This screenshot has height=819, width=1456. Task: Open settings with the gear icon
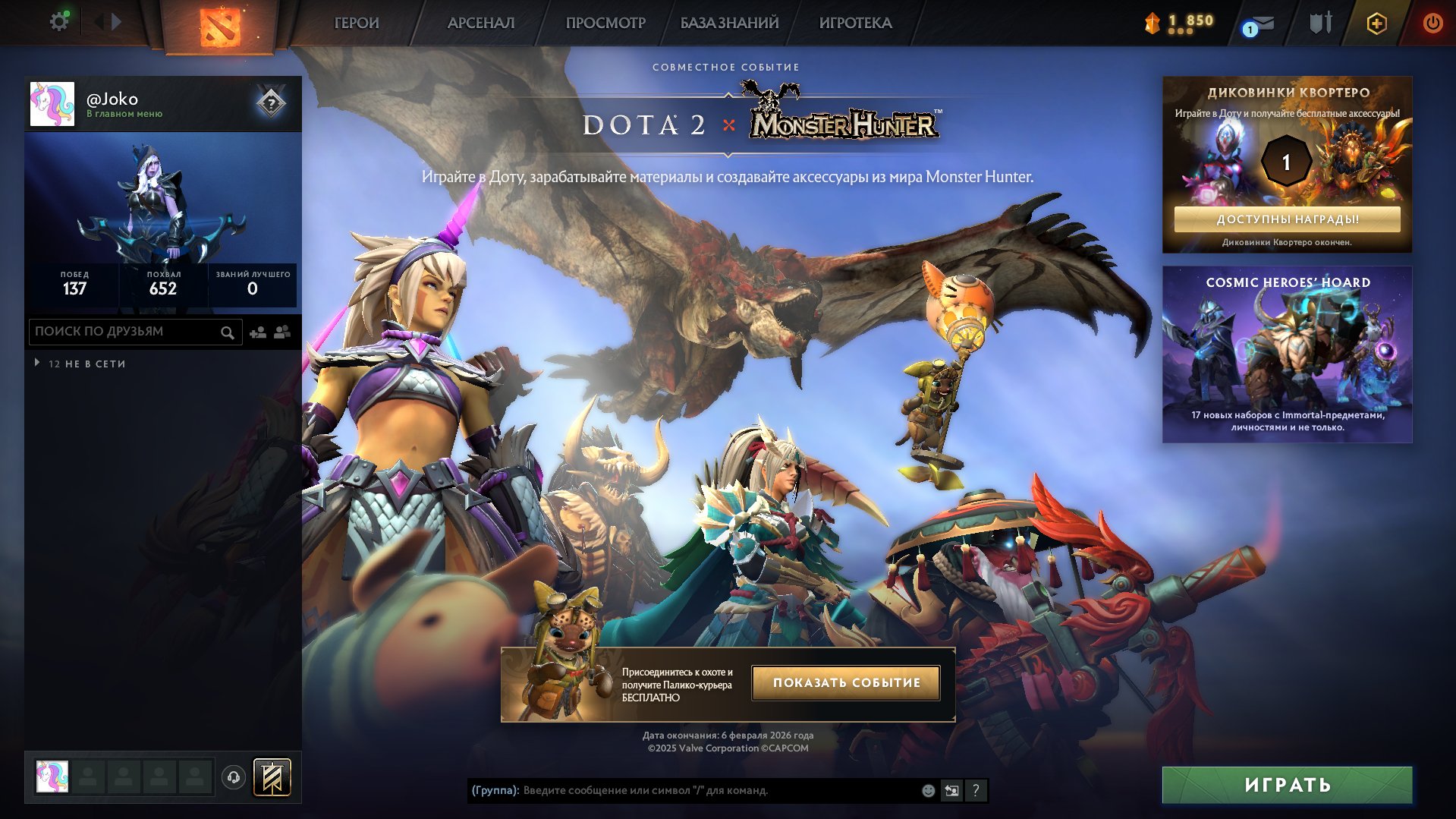[x=58, y=20]
